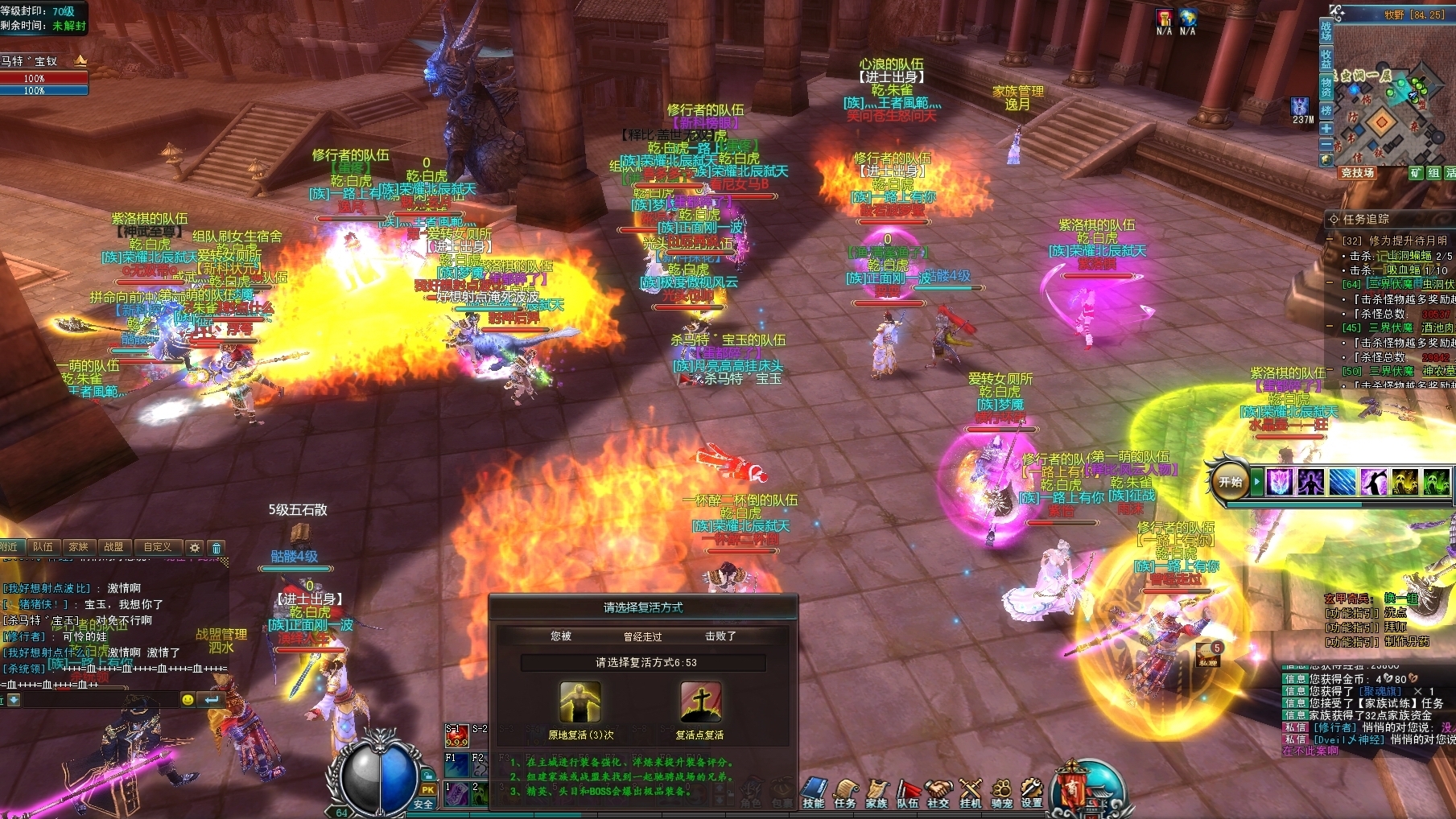Open the Family (家族) menu icon
The image size is (1456, 819).
tap(876, 792)
